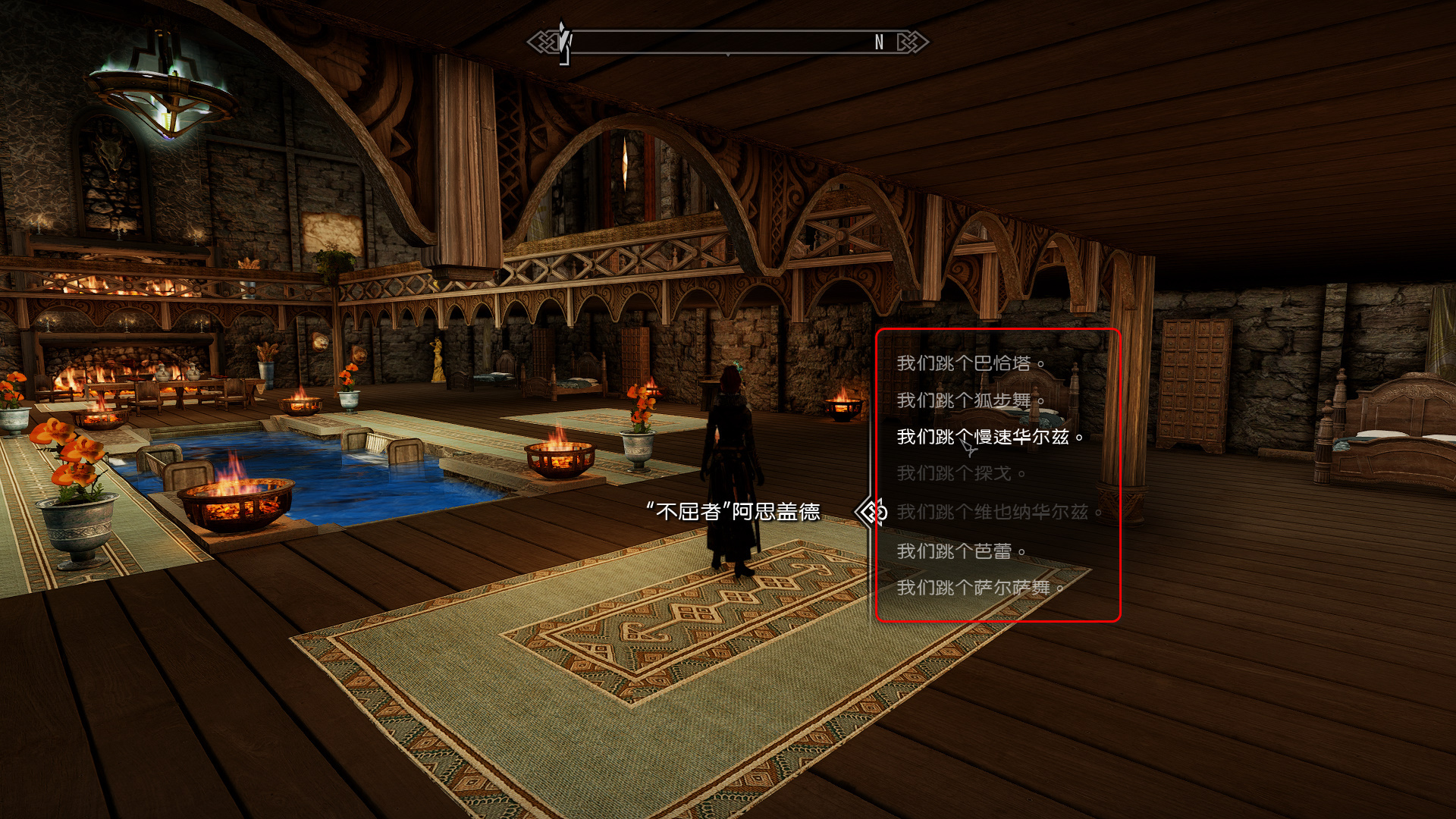Image resolution: width=1456 pixels, height=819 pixels.
Task: Choose the reply 我们跳个萨尔萨舞
Action: tap(979, 588)
